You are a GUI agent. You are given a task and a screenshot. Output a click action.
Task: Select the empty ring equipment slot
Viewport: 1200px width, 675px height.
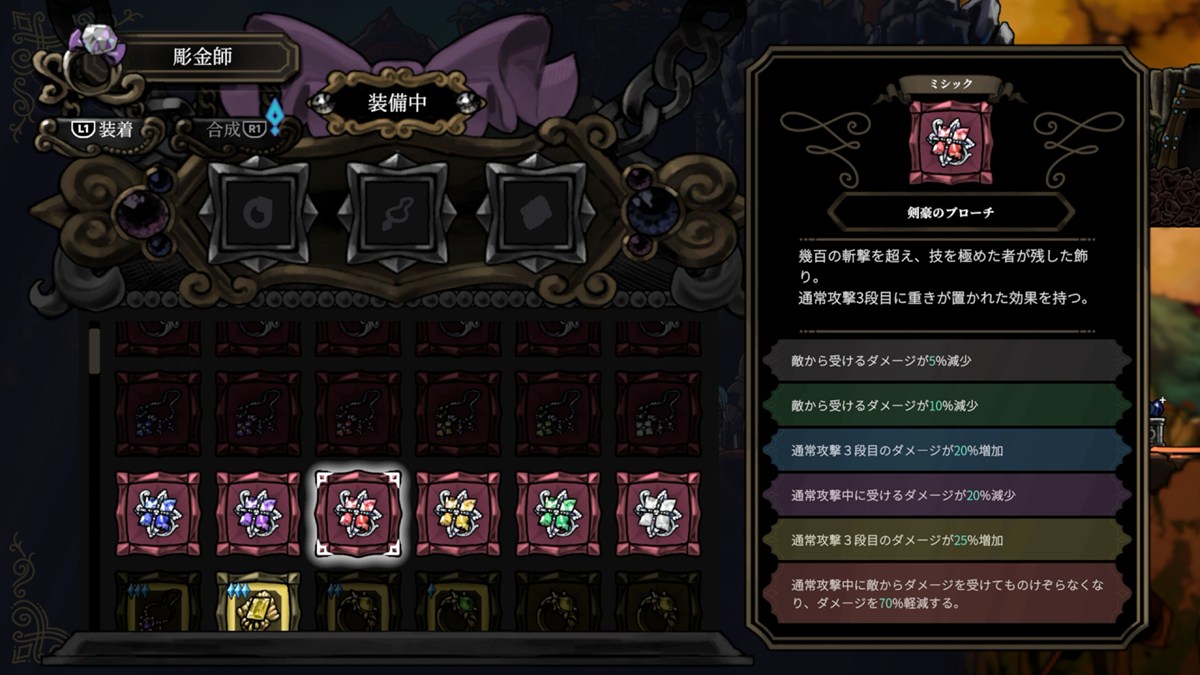[x=259, y=211]
